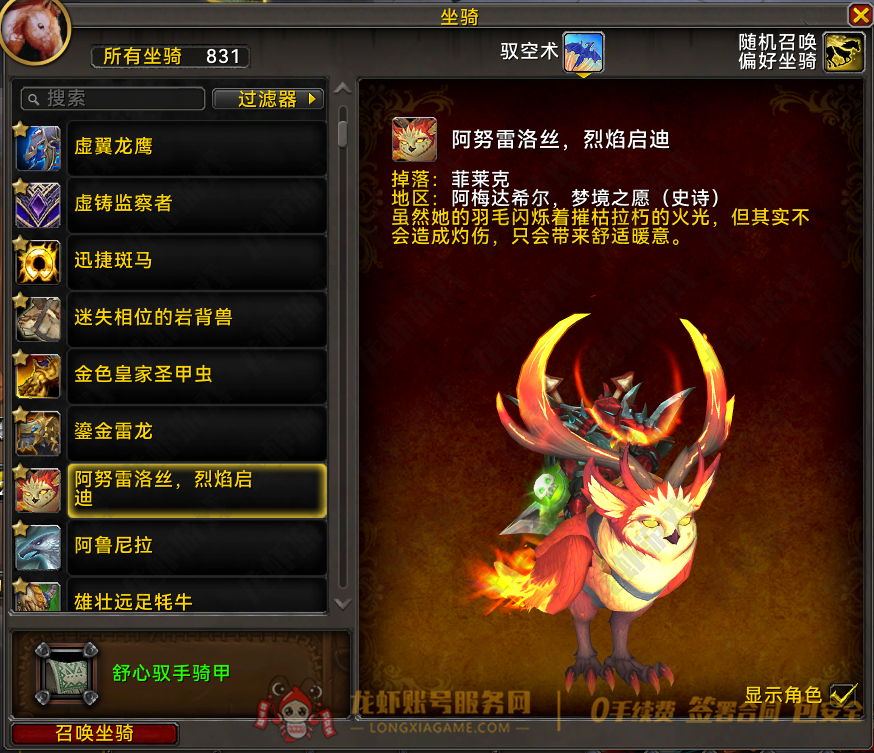Viewport: 874px width, 753px height.
Task: Select 虚翼龙鹰 in the mount list
Action: coord(197,147)
